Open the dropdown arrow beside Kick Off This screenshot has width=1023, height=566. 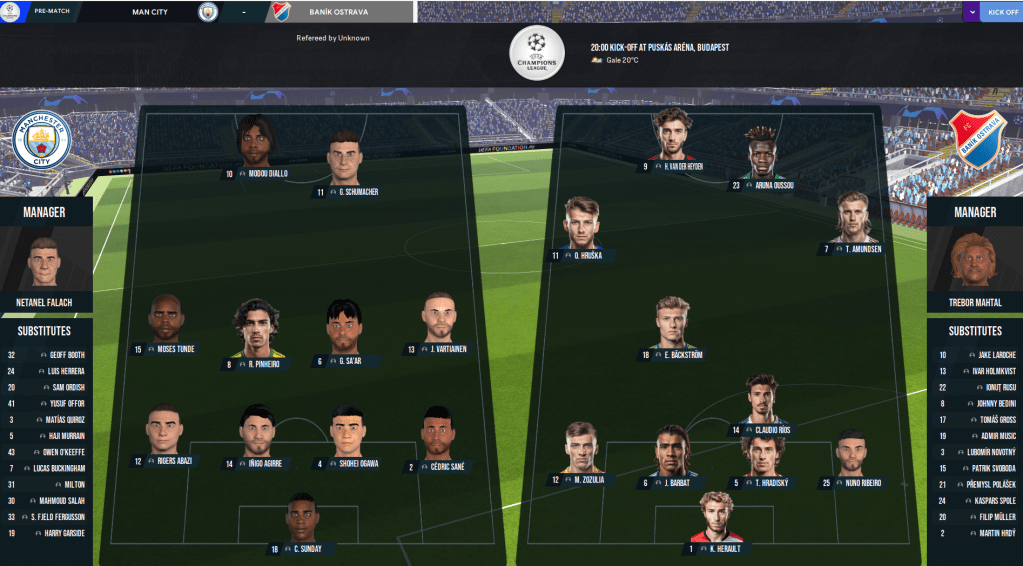pyautogui.click(x=972, y=12)
